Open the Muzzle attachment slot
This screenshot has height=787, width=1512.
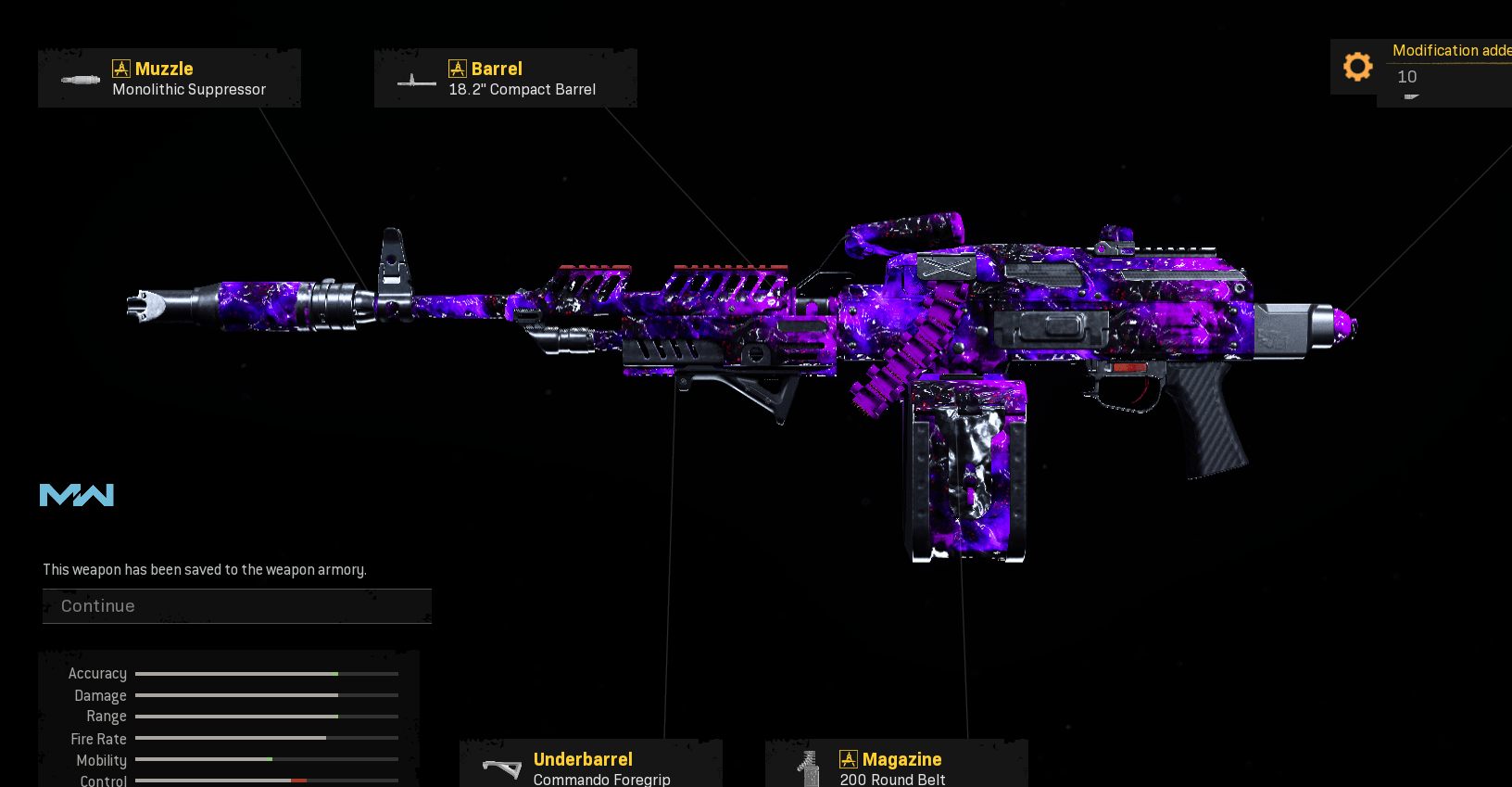coord(170,79)
